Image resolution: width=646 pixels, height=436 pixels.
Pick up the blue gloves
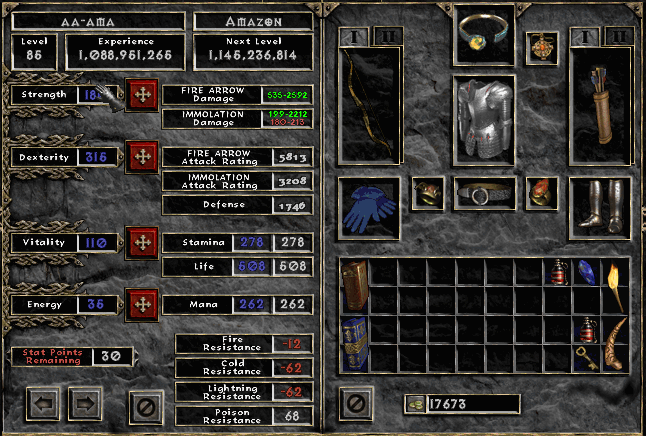(x=369, y=209)
